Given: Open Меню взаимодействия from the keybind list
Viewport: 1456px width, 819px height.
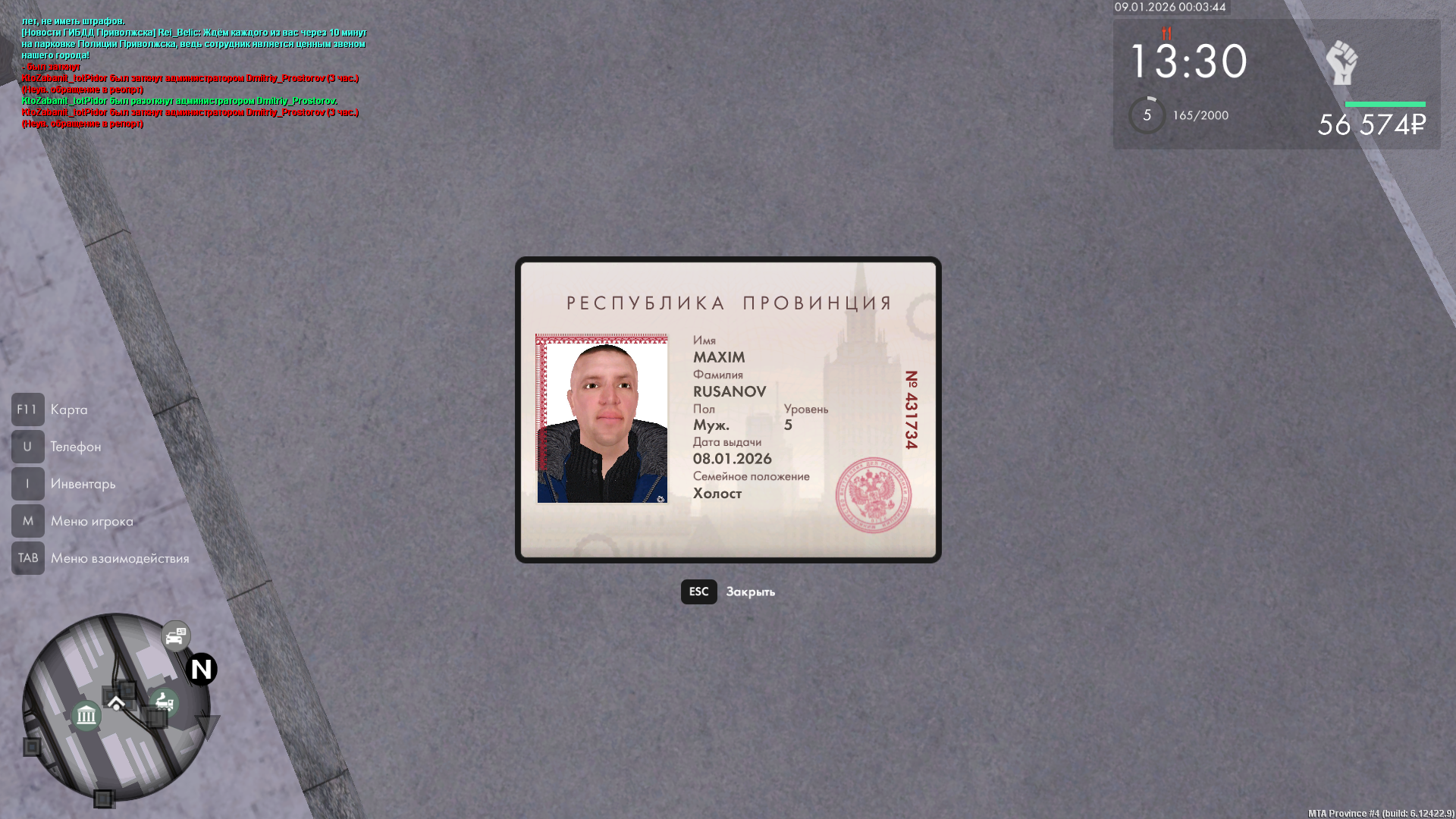Looking at the screenshot, I should coord(119,558).
